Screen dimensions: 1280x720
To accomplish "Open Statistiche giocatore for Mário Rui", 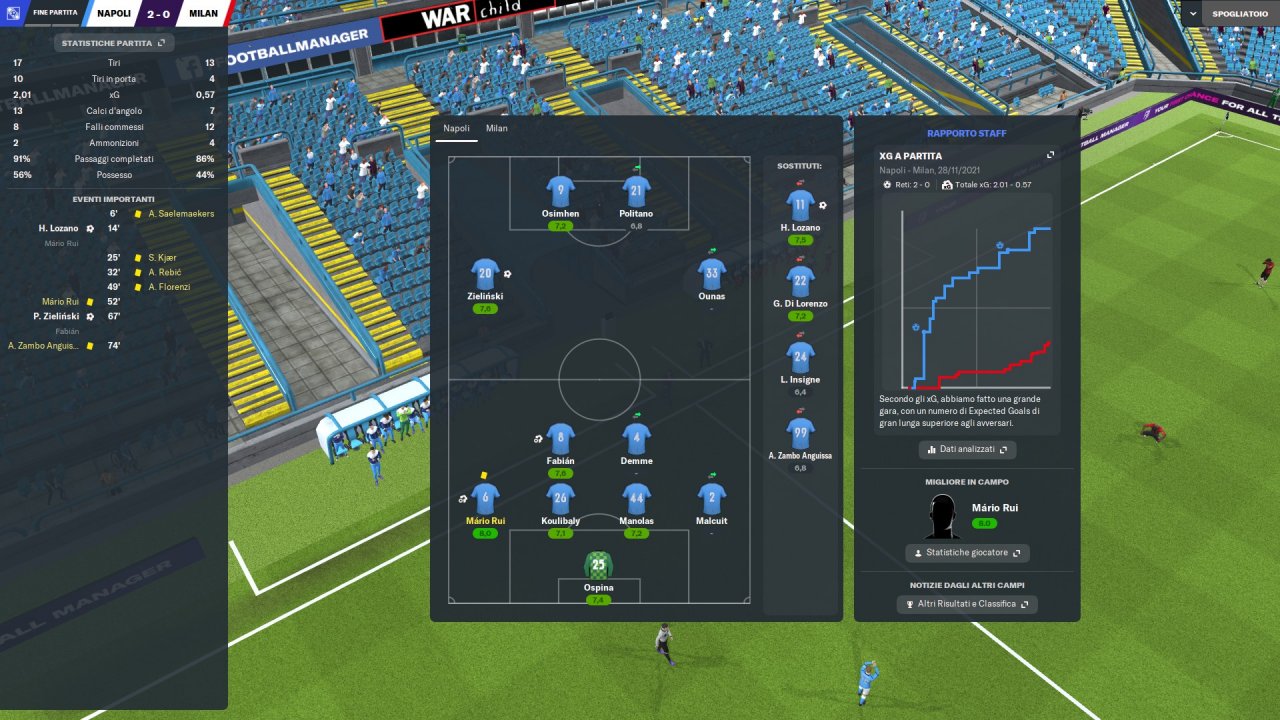I will click(967, 553).
